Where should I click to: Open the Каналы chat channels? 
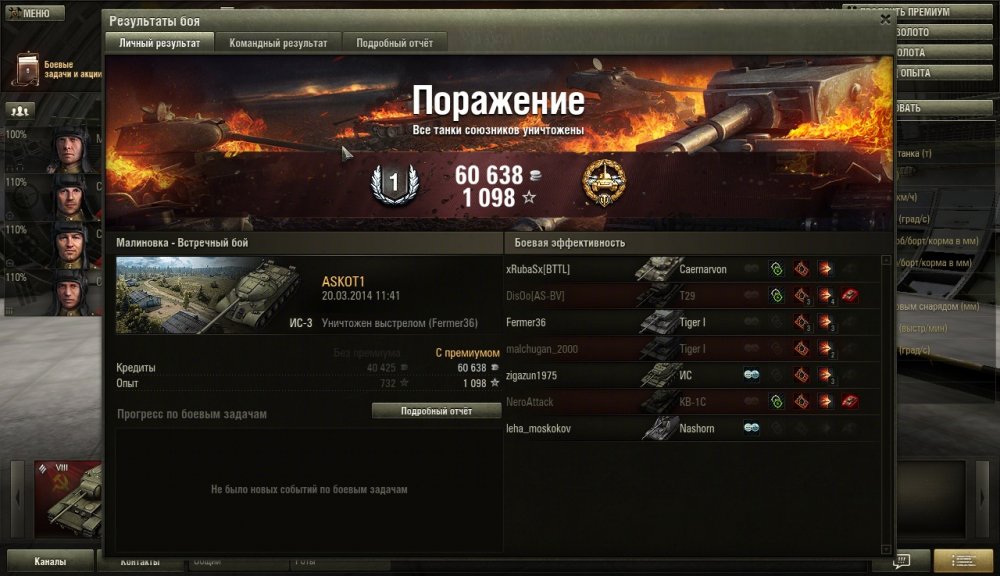pos(50,561)
